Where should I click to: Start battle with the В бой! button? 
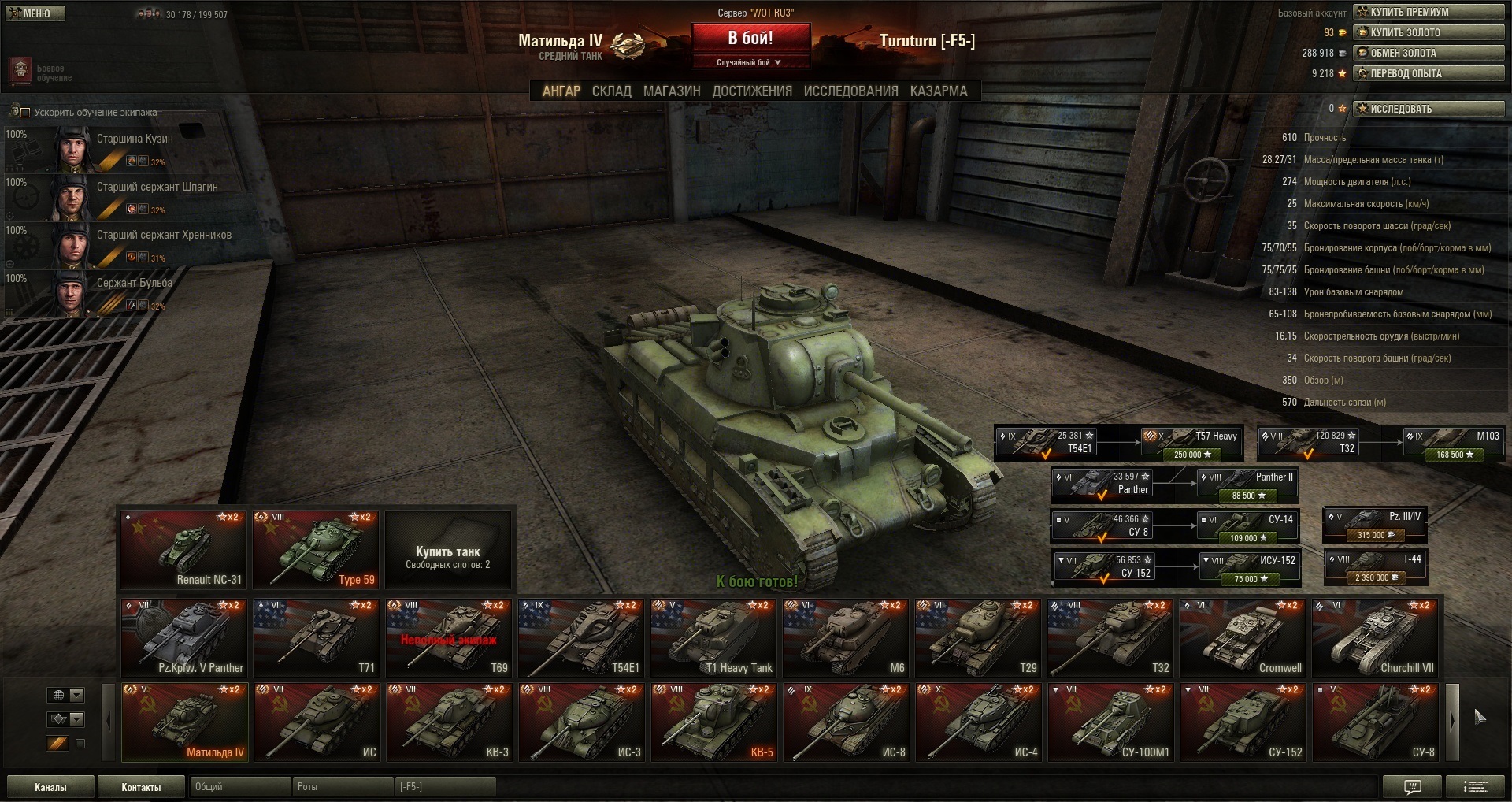[750, 39]
